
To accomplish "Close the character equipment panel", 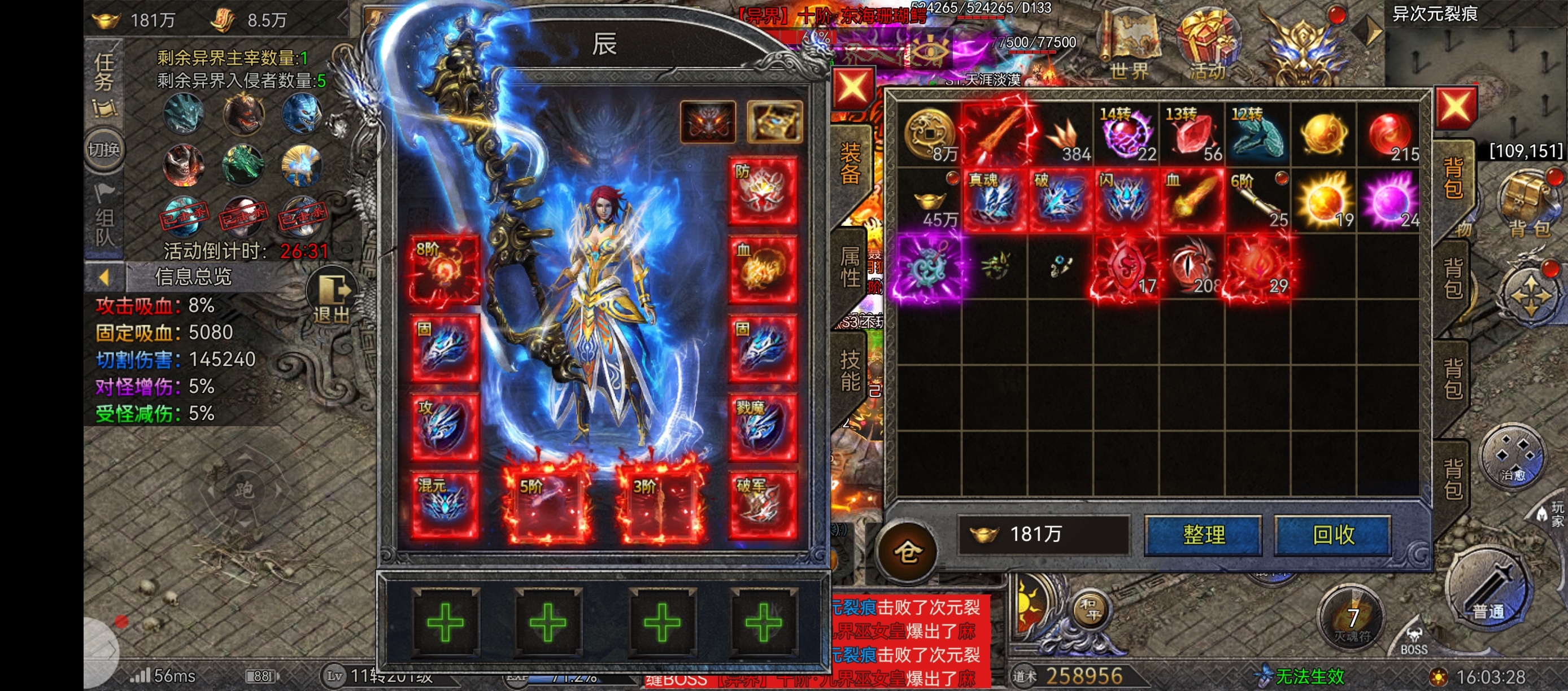I will [x=852, y=89].
